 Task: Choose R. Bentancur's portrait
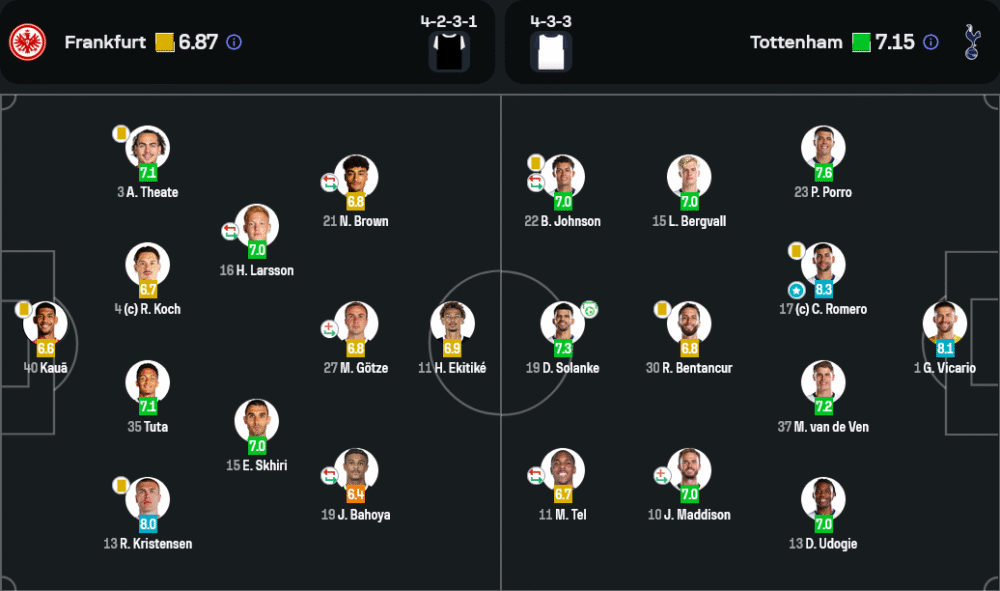point(689,323)
